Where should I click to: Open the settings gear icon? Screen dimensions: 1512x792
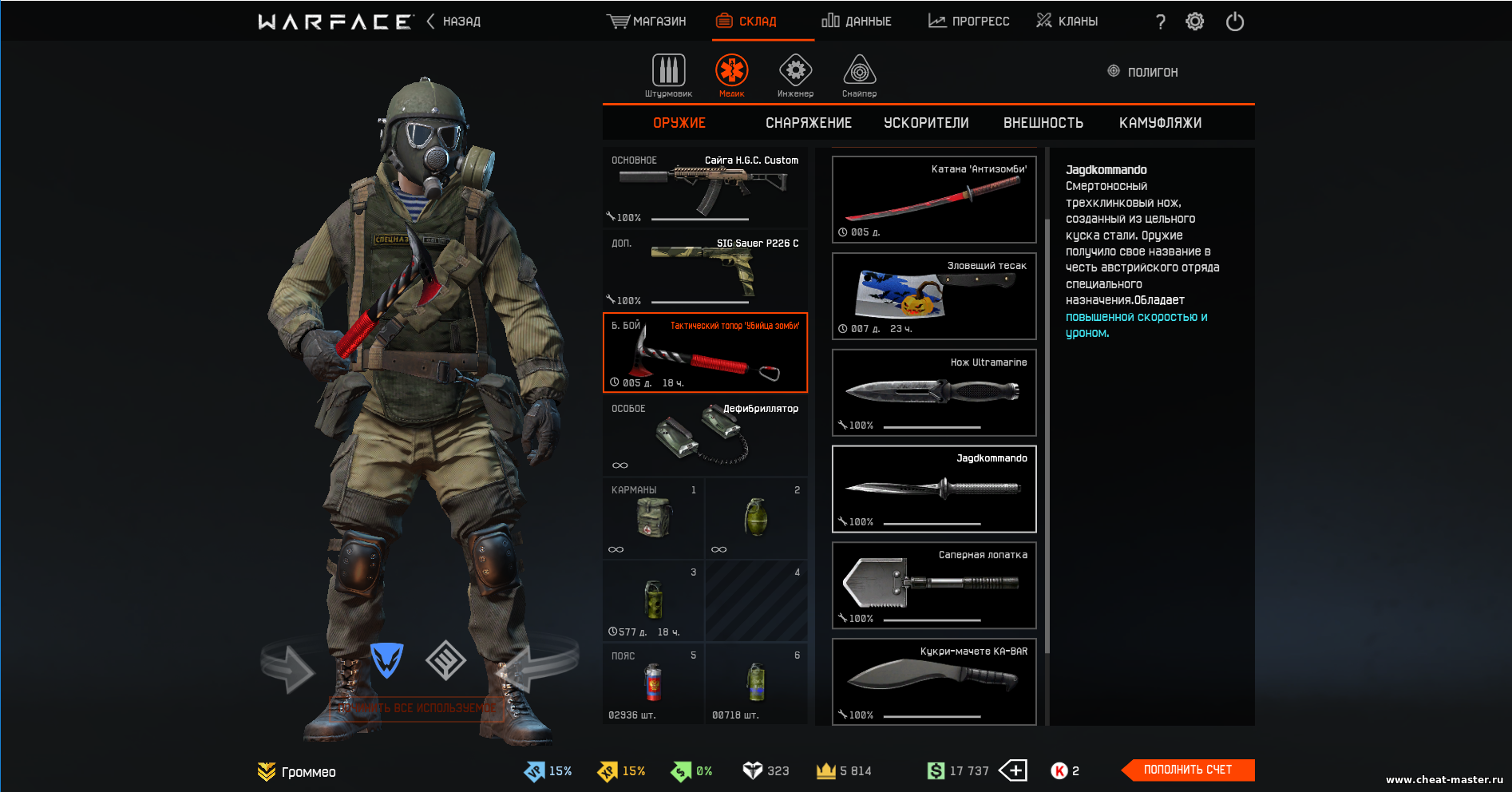1194,22
